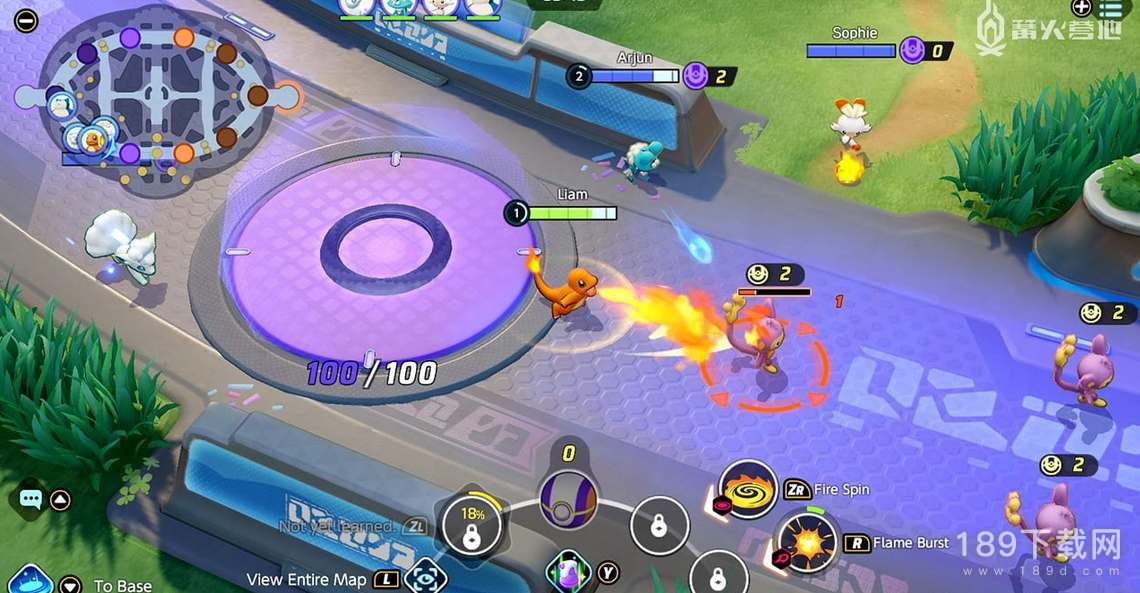The height and width of the screenshot is (593, 1140).
Task: Select Snorlax's marker on the minimap
Action: (61, 102)
